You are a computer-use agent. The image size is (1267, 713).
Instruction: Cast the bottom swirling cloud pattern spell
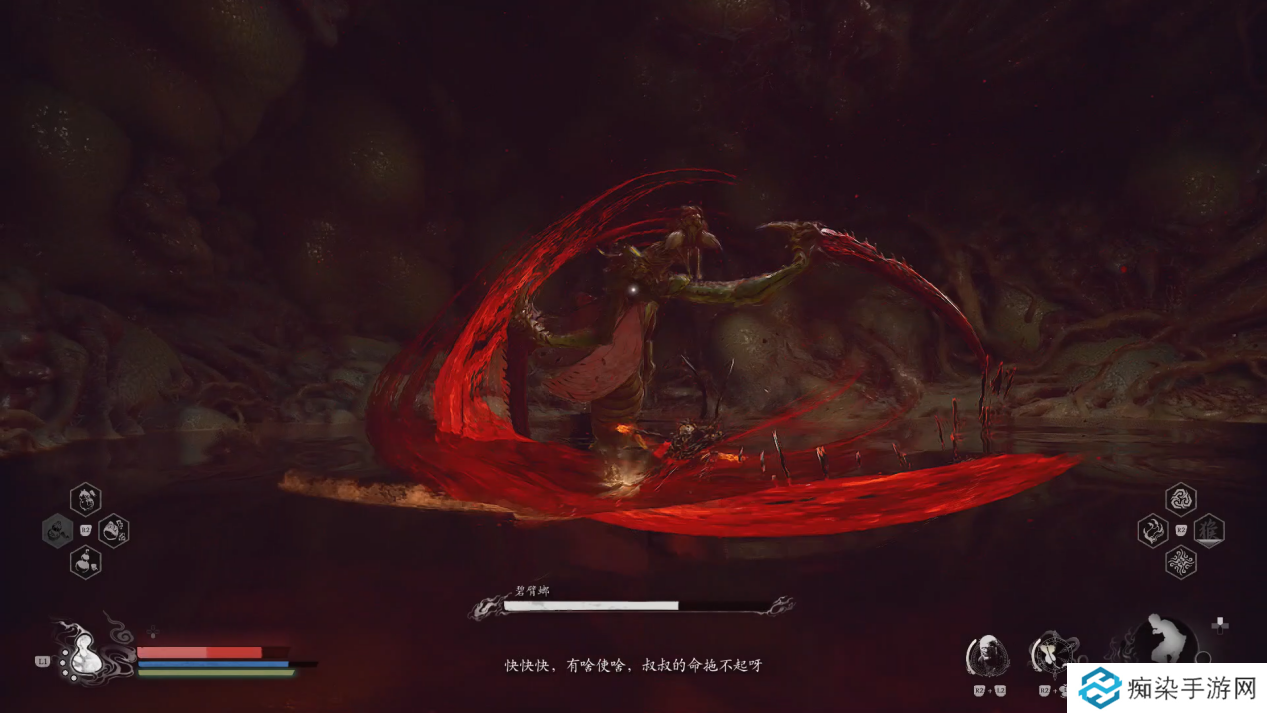pos(1181,562)
